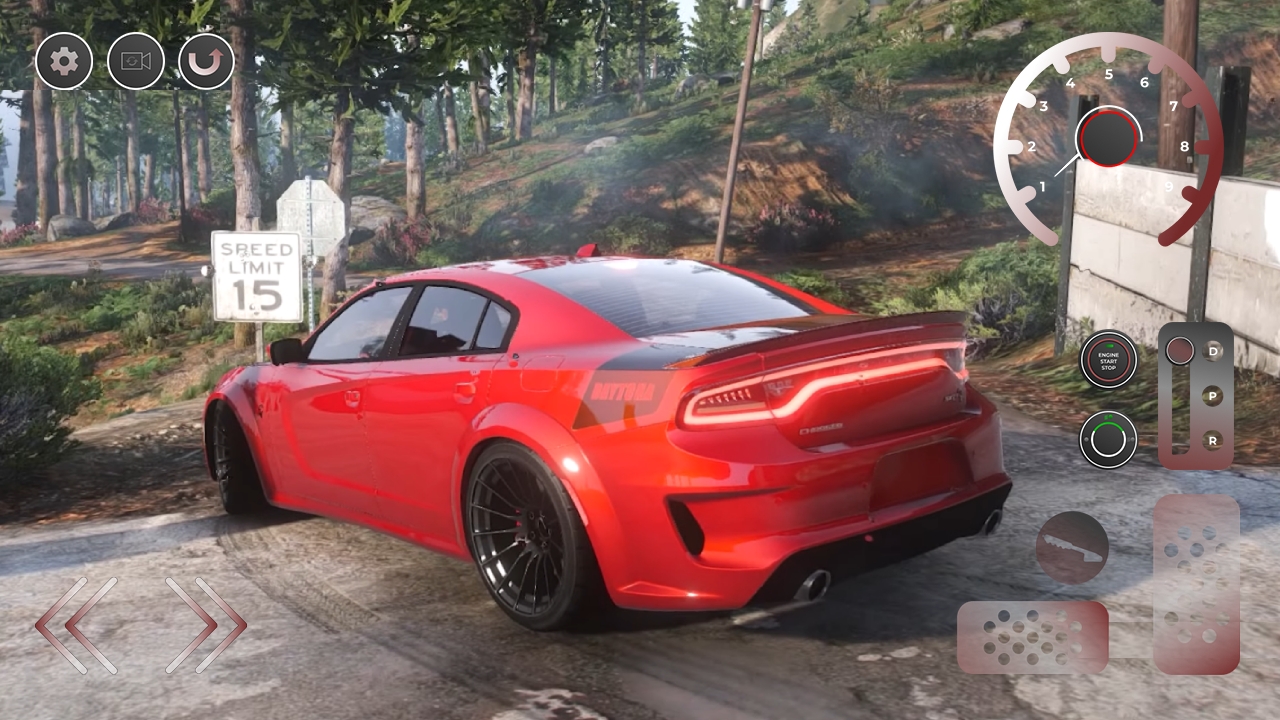
Task: Tap the tall gas pedal
Action: [x=1196, y=583]
